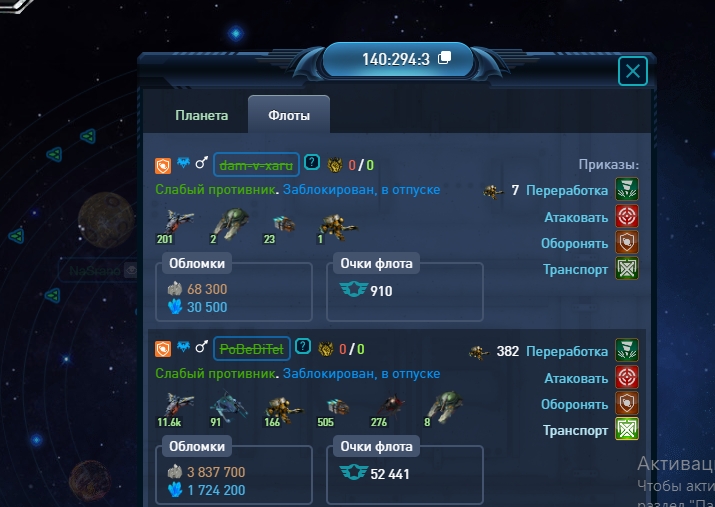Show the question mark info beside dam-v-xaru
This screenshot has height=507, width=715.
coord(312,163)
